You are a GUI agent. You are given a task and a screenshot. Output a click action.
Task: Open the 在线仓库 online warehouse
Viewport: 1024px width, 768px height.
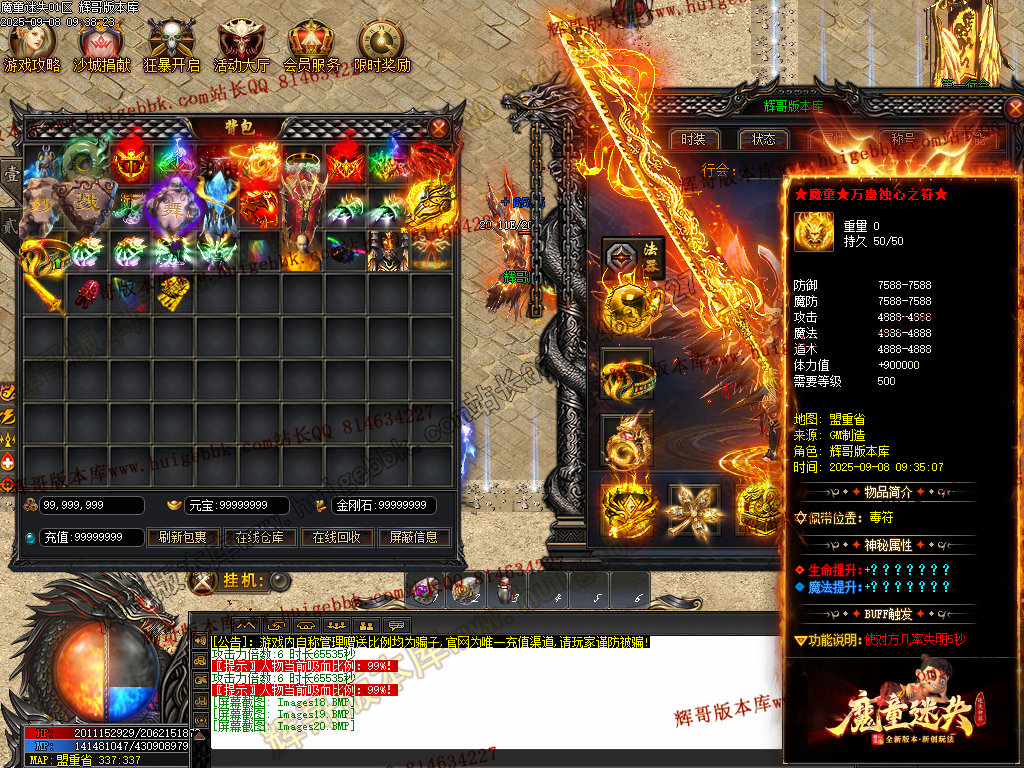[x=260, y=537]
